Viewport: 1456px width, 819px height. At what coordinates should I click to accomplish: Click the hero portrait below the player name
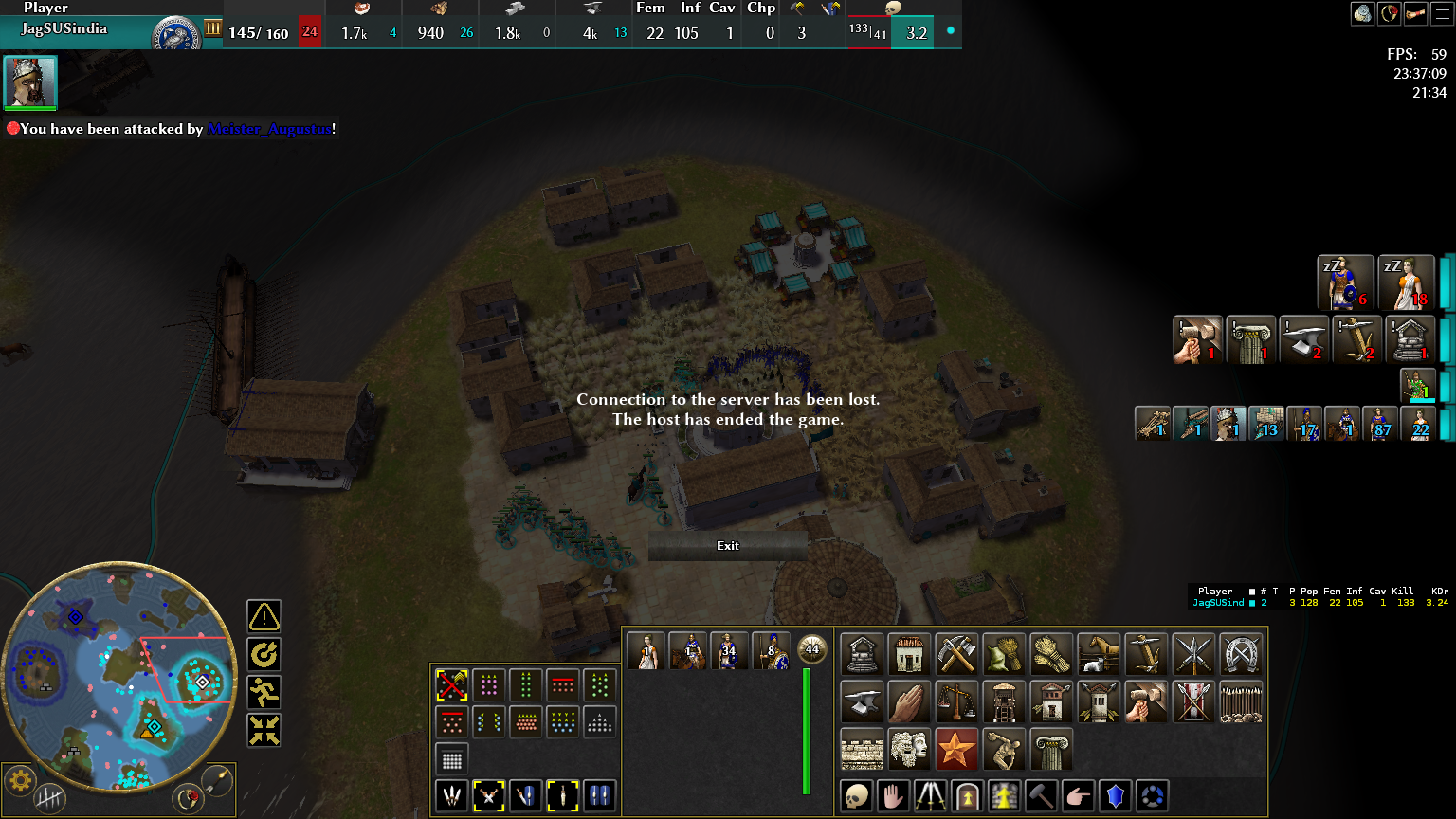point(31,82)
